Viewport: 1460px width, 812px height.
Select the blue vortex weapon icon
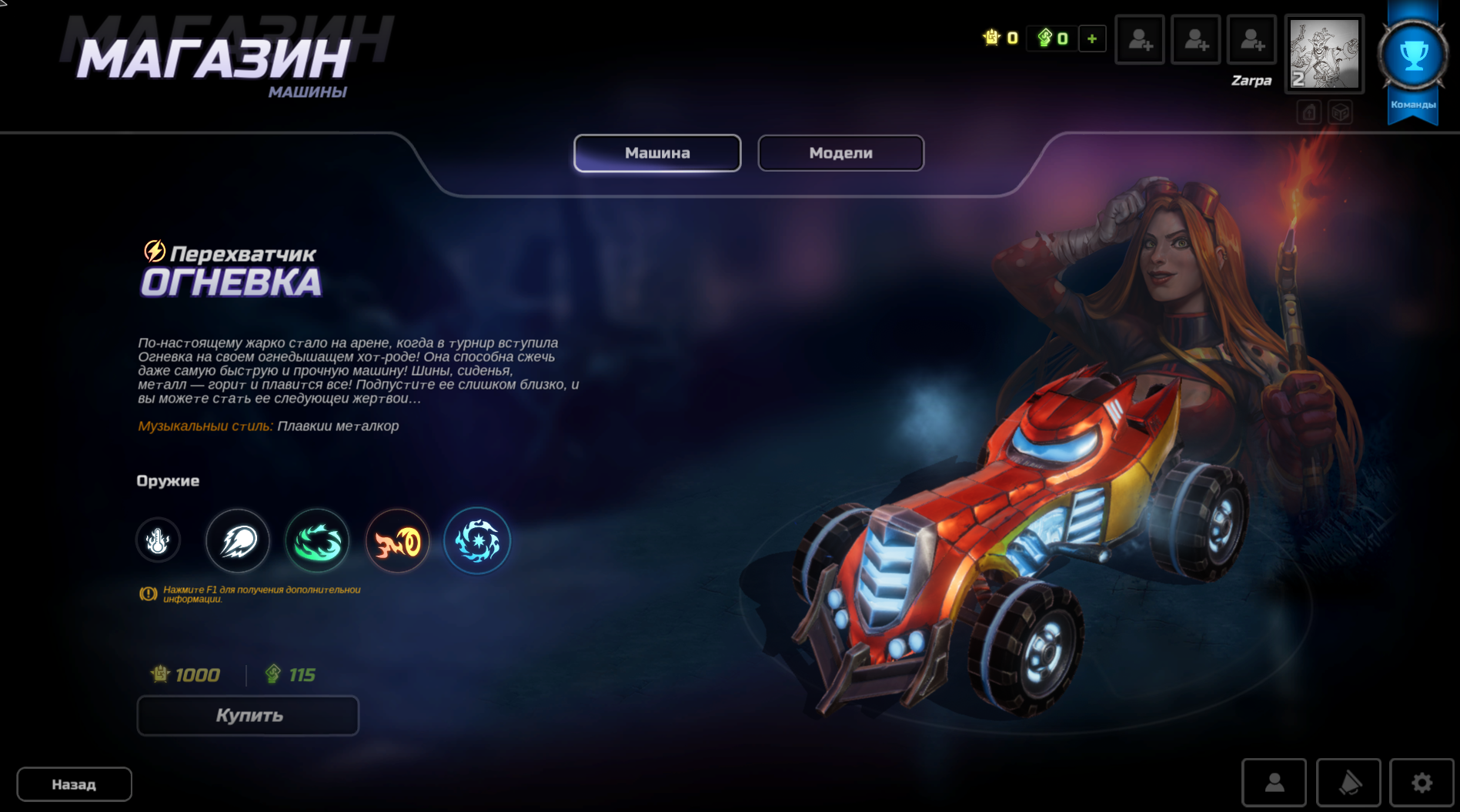tap(477, 541)
